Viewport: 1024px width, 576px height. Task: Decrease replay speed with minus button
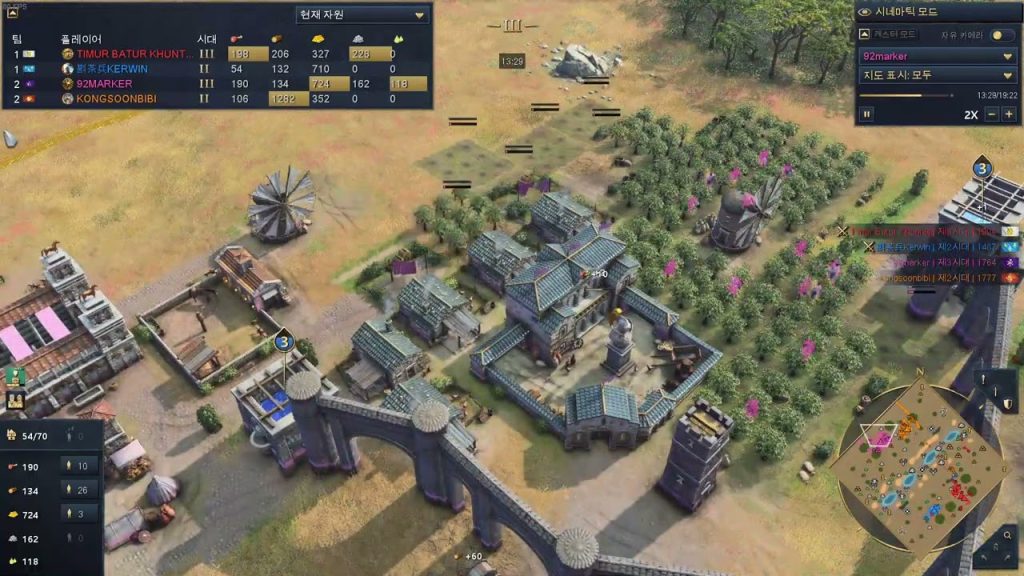point(992,114)
